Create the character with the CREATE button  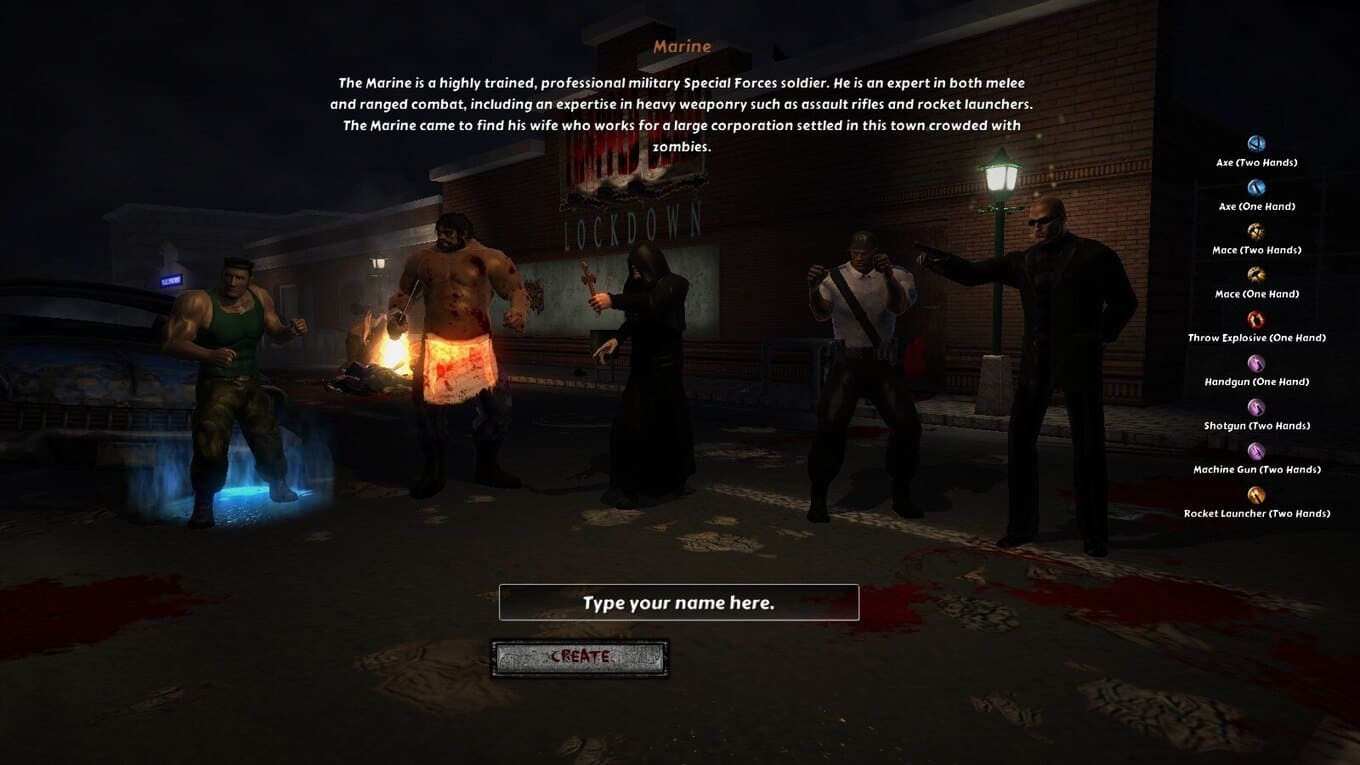(580, 658)
